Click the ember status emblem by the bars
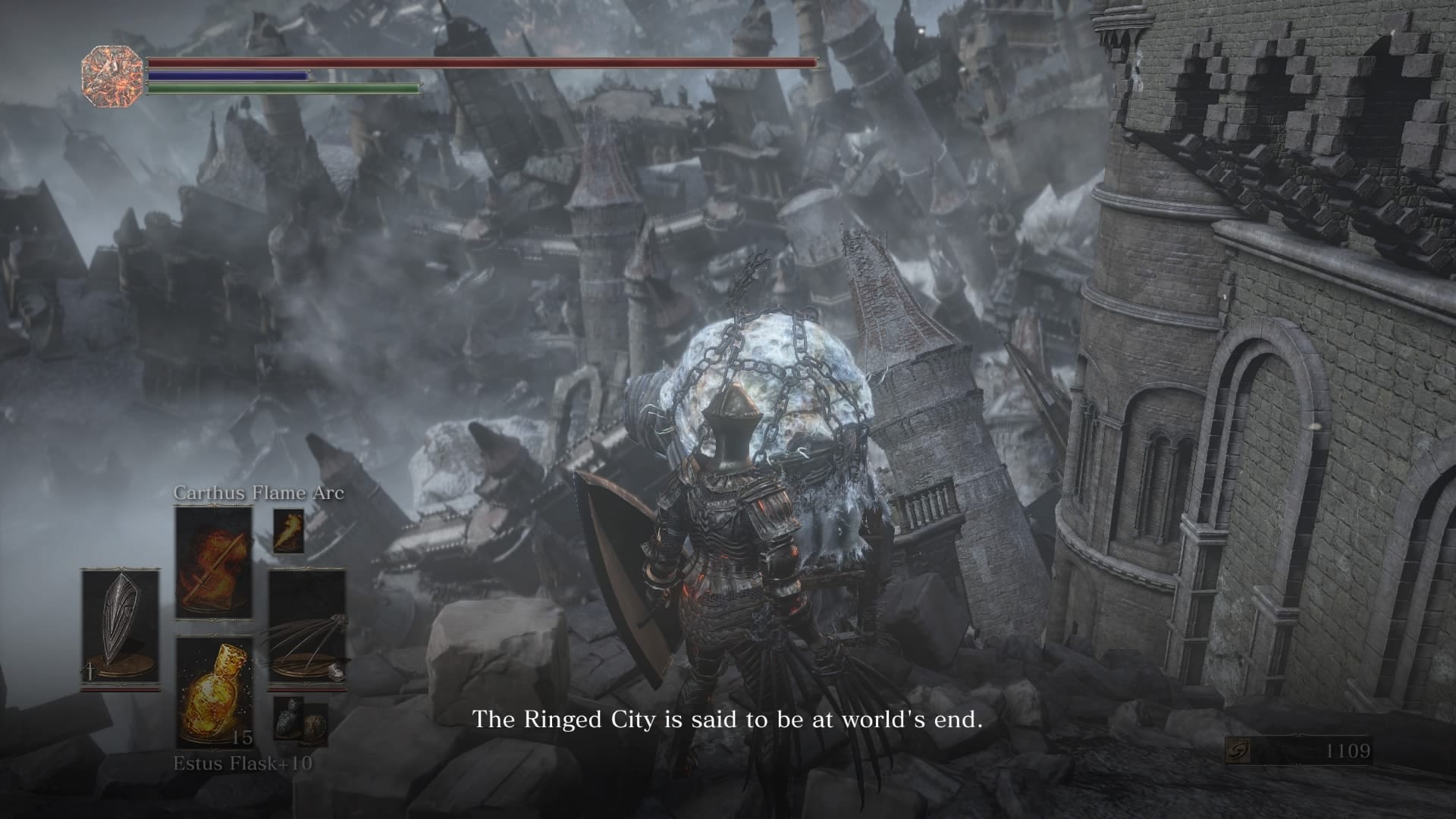This screenshot has height=819, width=1456. pyautogui.click(x=112, y=76)
